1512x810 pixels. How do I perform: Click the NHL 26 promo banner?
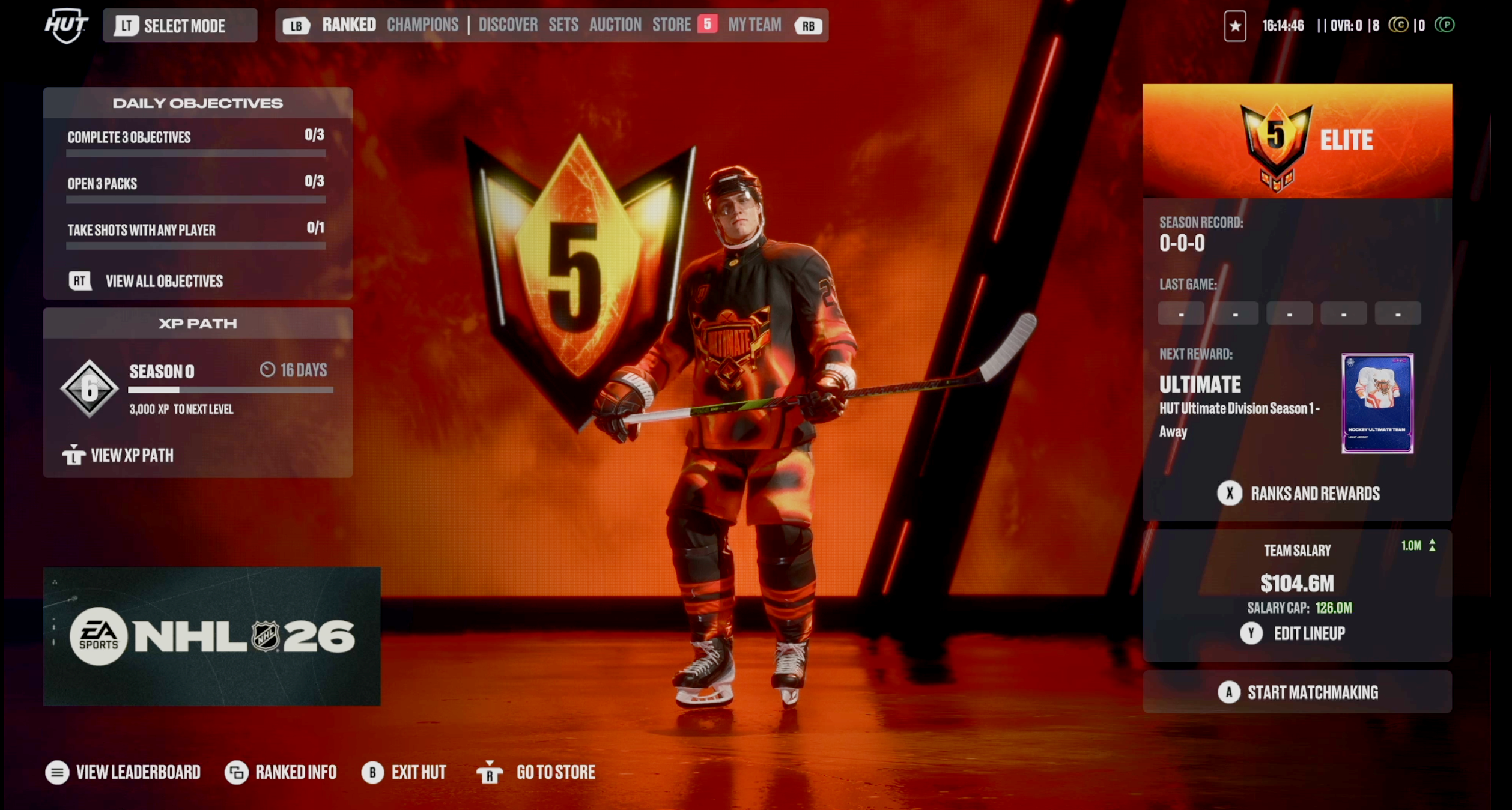coord(211,636)
